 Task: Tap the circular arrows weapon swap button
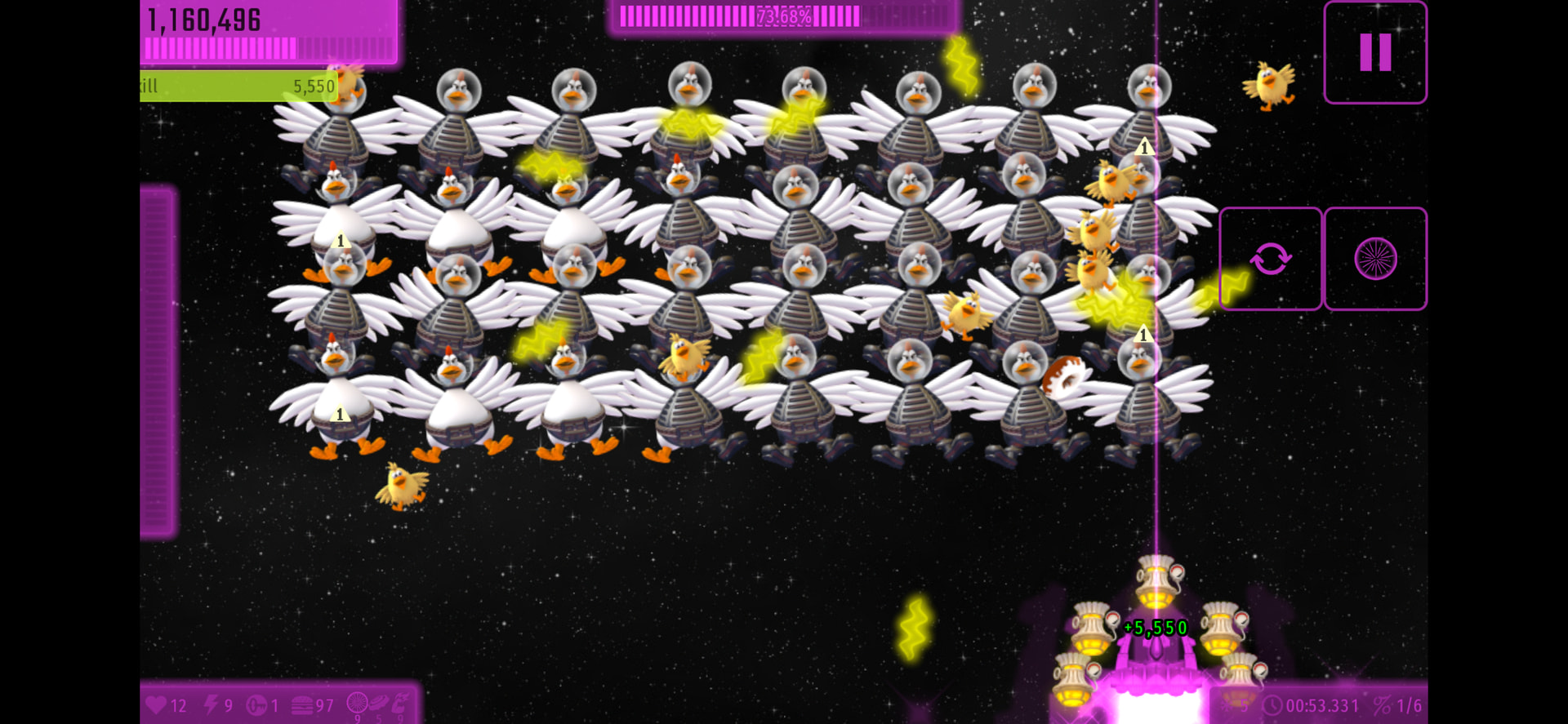pyautogui.click(x=1271, y=259)
